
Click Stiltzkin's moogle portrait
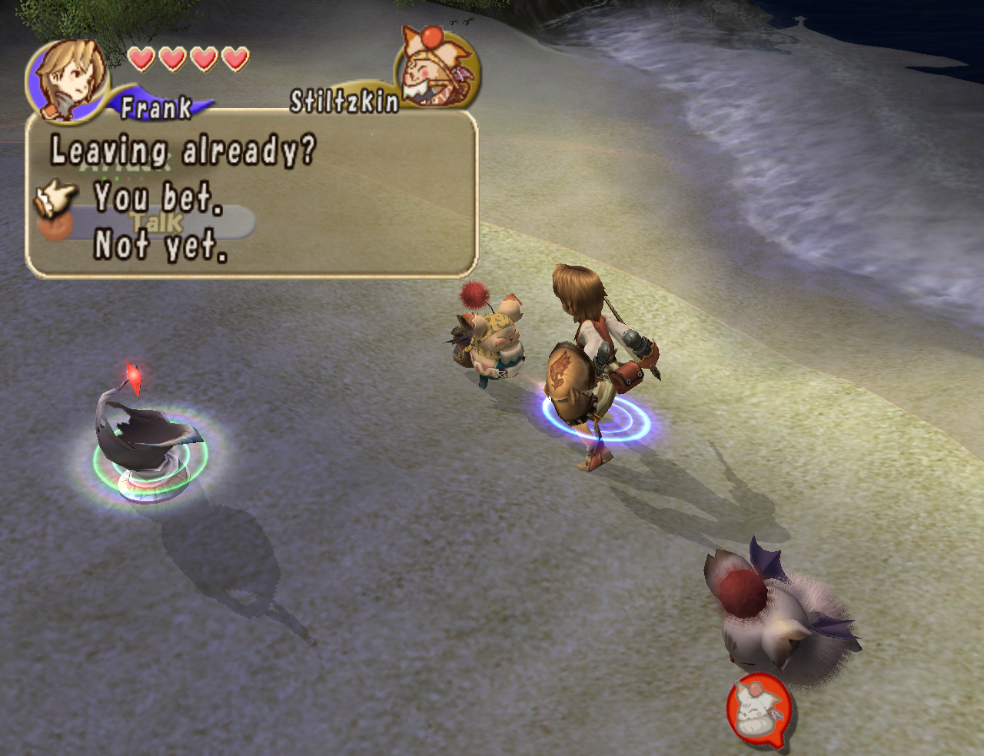pyautogui.click(x=436, y=64)
